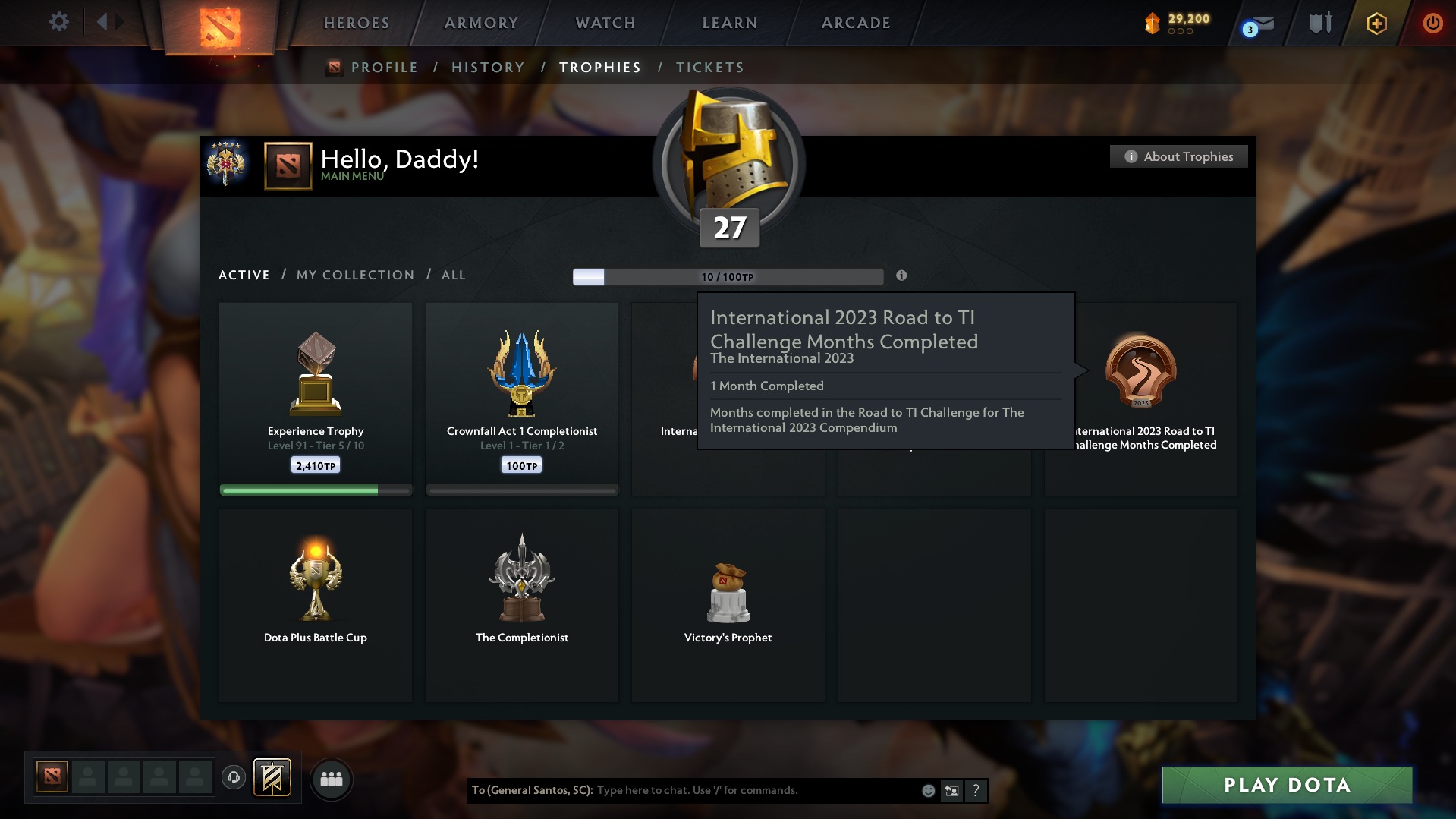Switch to the ALL trophies filter

(x=453, y=275)
